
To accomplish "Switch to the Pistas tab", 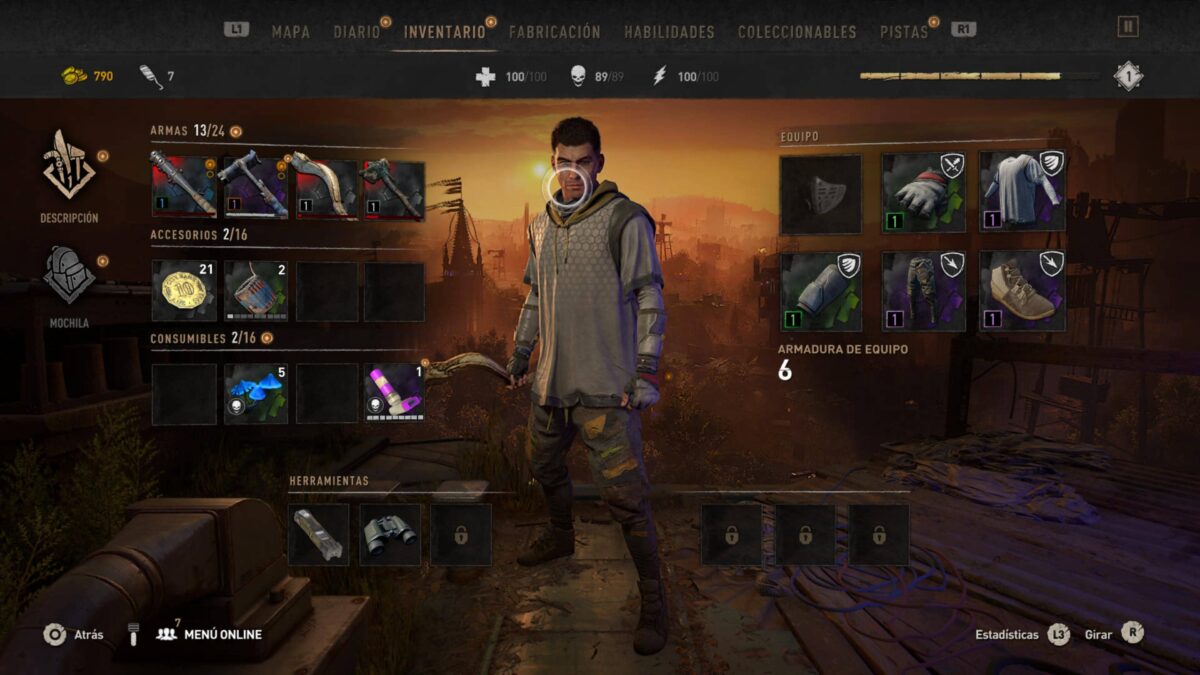I will (x=903, y=32).
